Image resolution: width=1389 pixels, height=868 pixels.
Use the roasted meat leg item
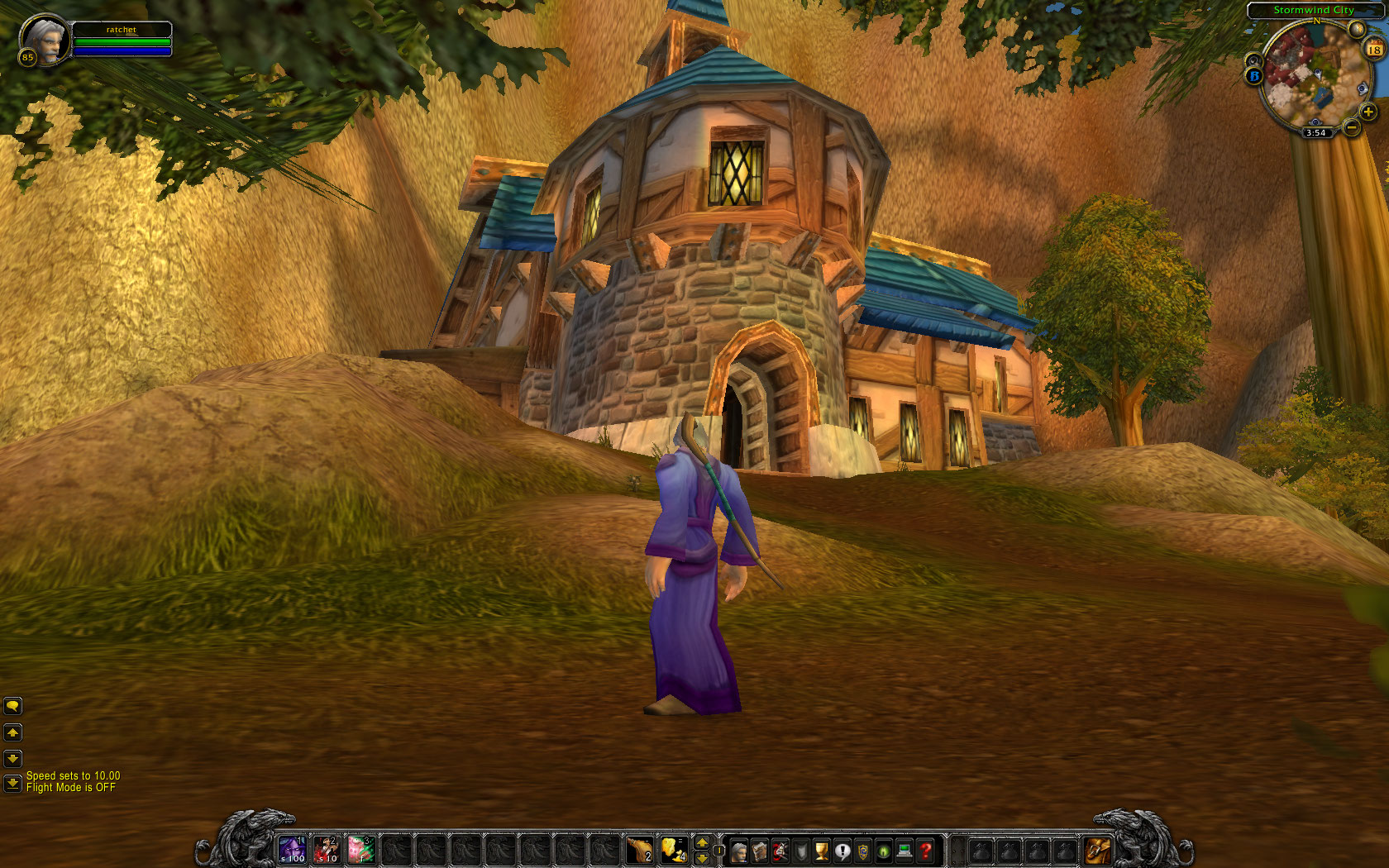639,850
